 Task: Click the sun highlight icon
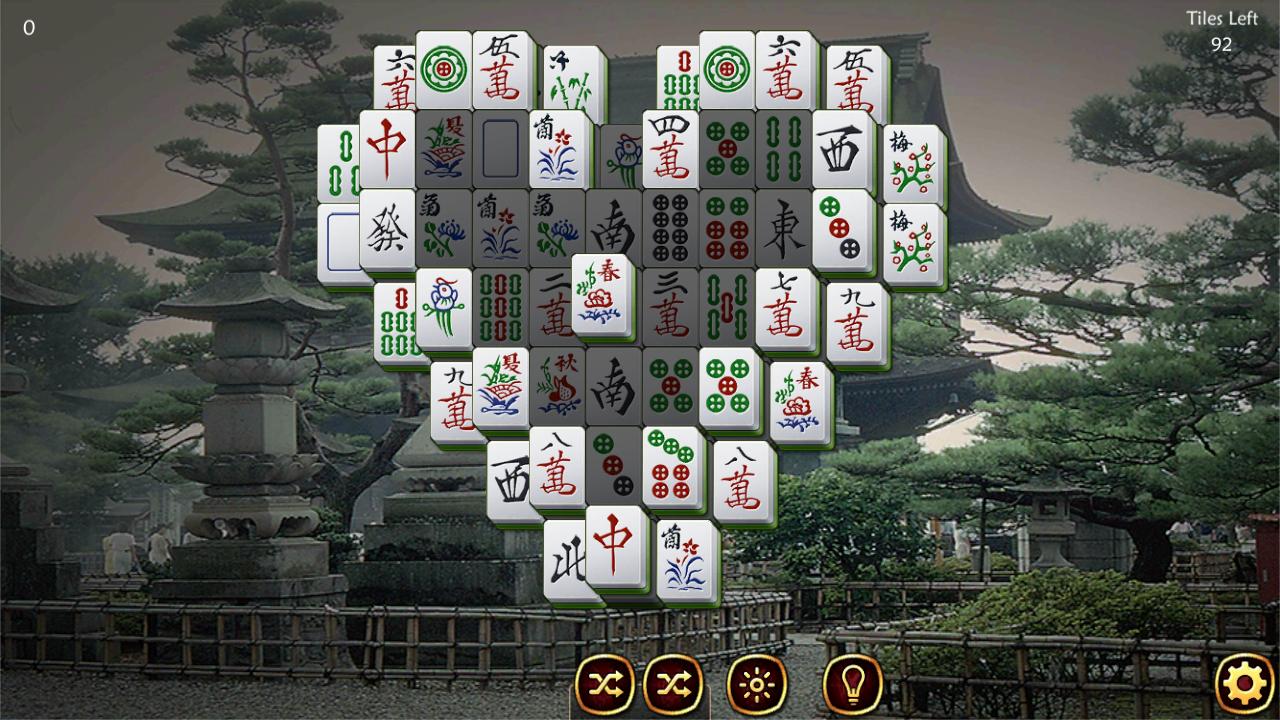click(757, 684)
